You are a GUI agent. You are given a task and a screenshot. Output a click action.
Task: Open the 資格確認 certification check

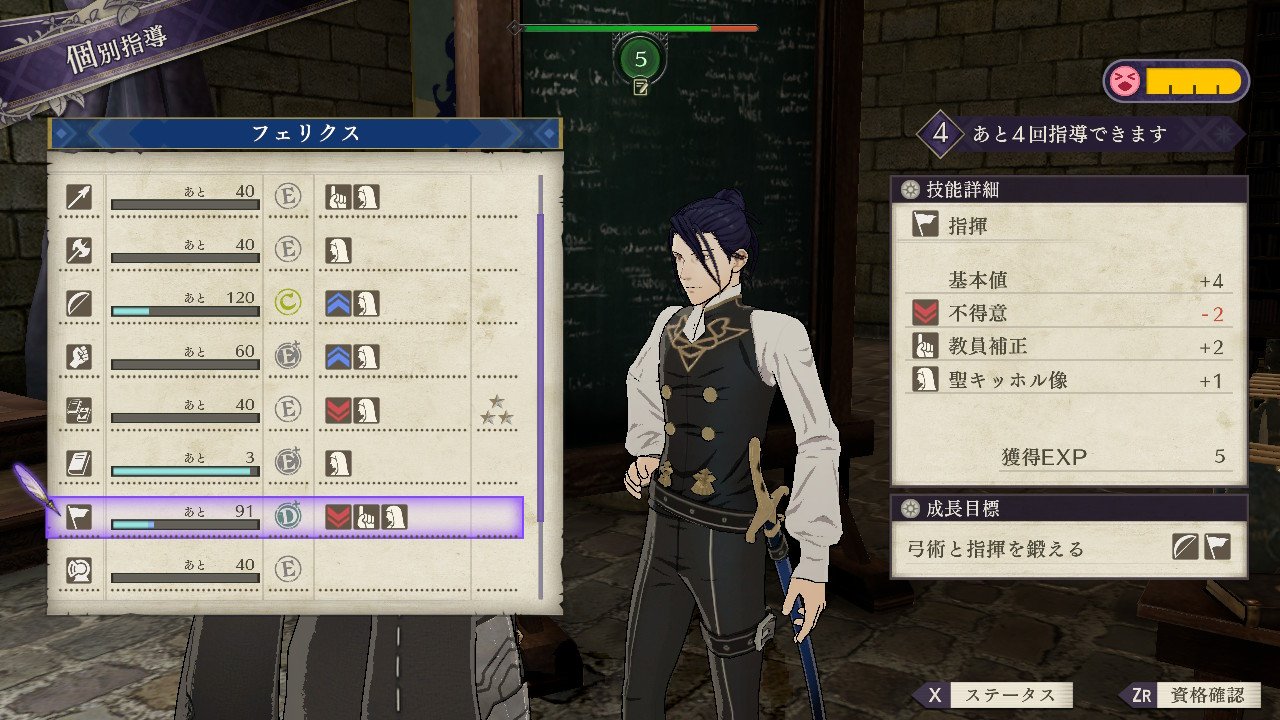coord(1193,695)
